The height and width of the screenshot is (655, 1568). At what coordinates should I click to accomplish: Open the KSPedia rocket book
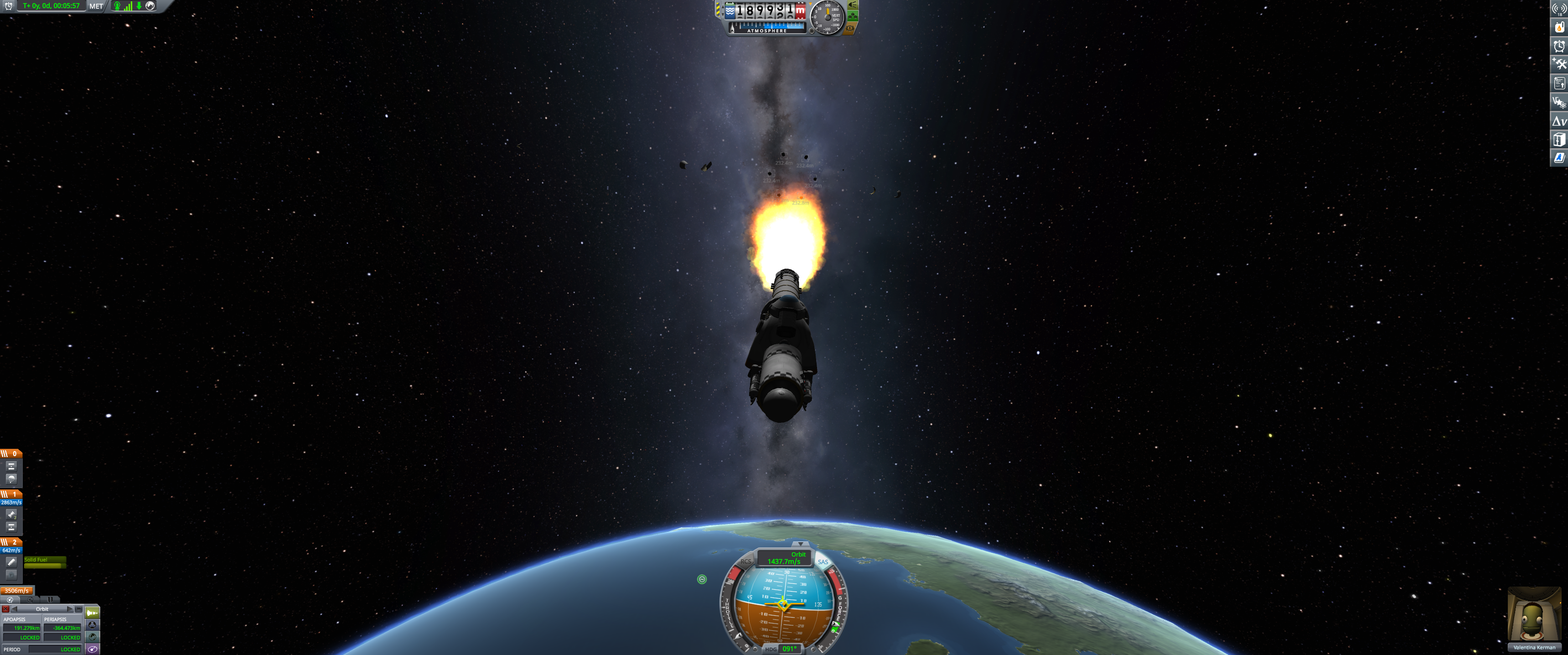click(1559, 158)
